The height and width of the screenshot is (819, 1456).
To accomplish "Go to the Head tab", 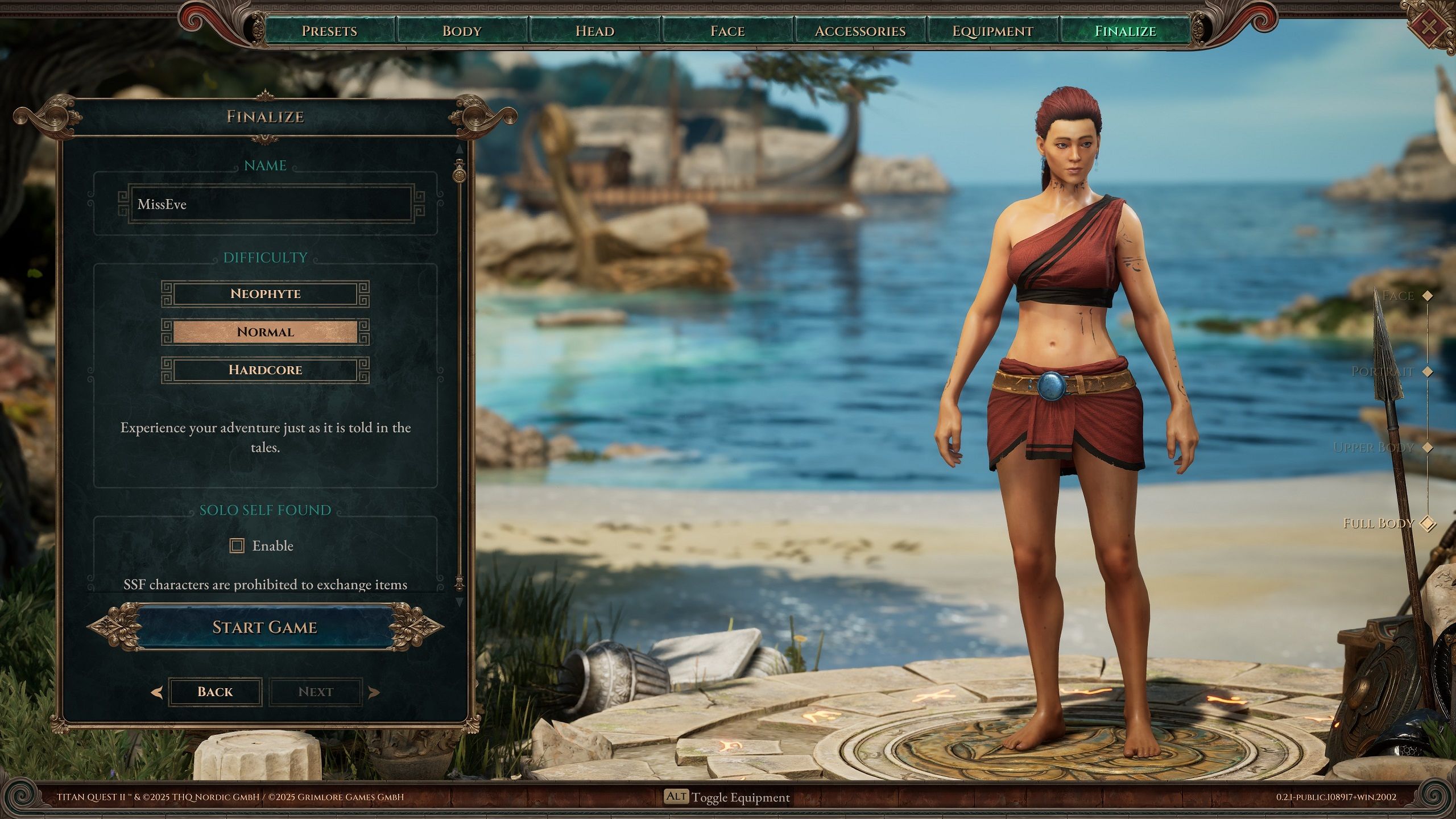I will click(x=595, y=31).
